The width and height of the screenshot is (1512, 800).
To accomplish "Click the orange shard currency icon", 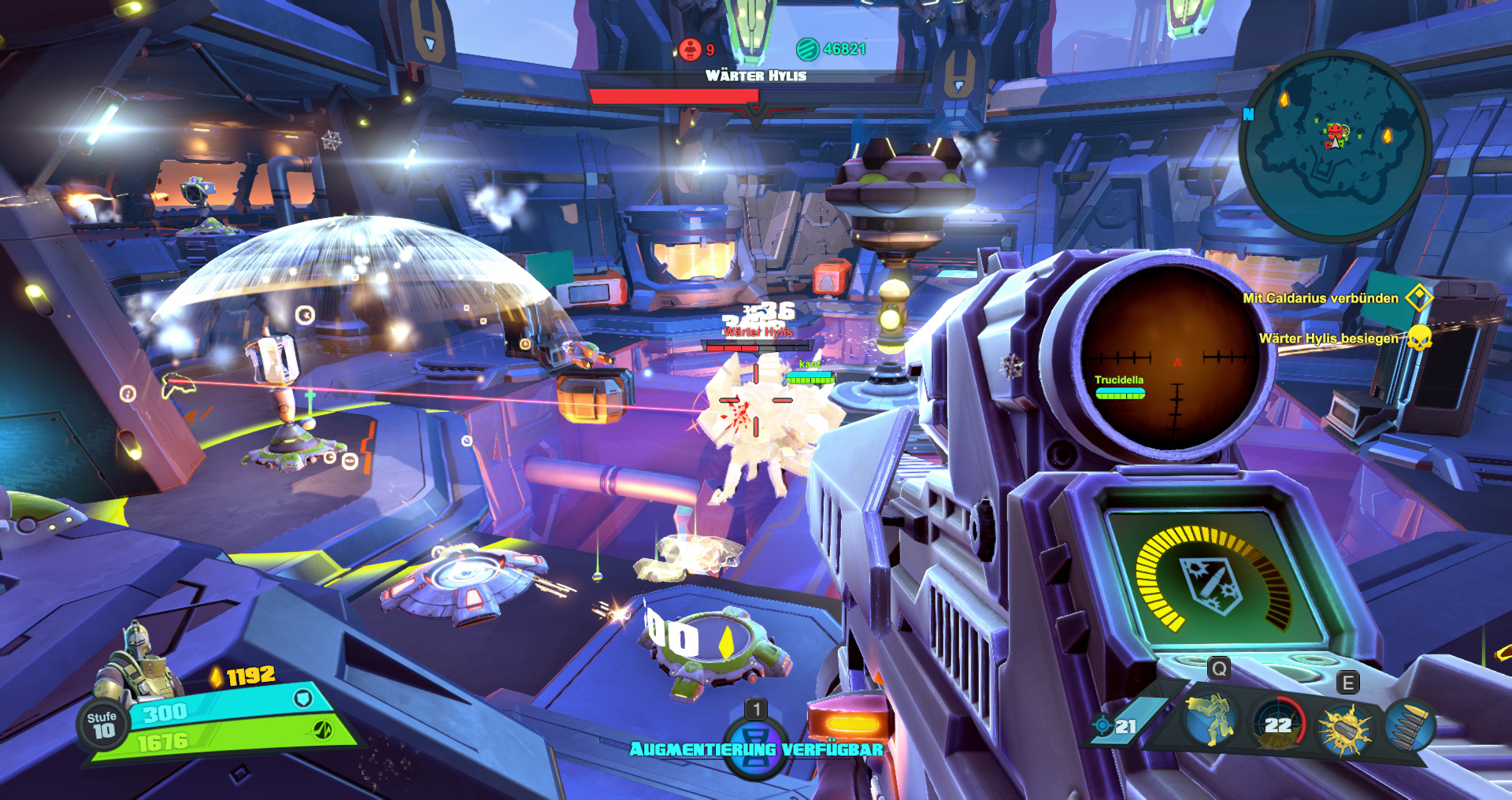I will point(216,676).
